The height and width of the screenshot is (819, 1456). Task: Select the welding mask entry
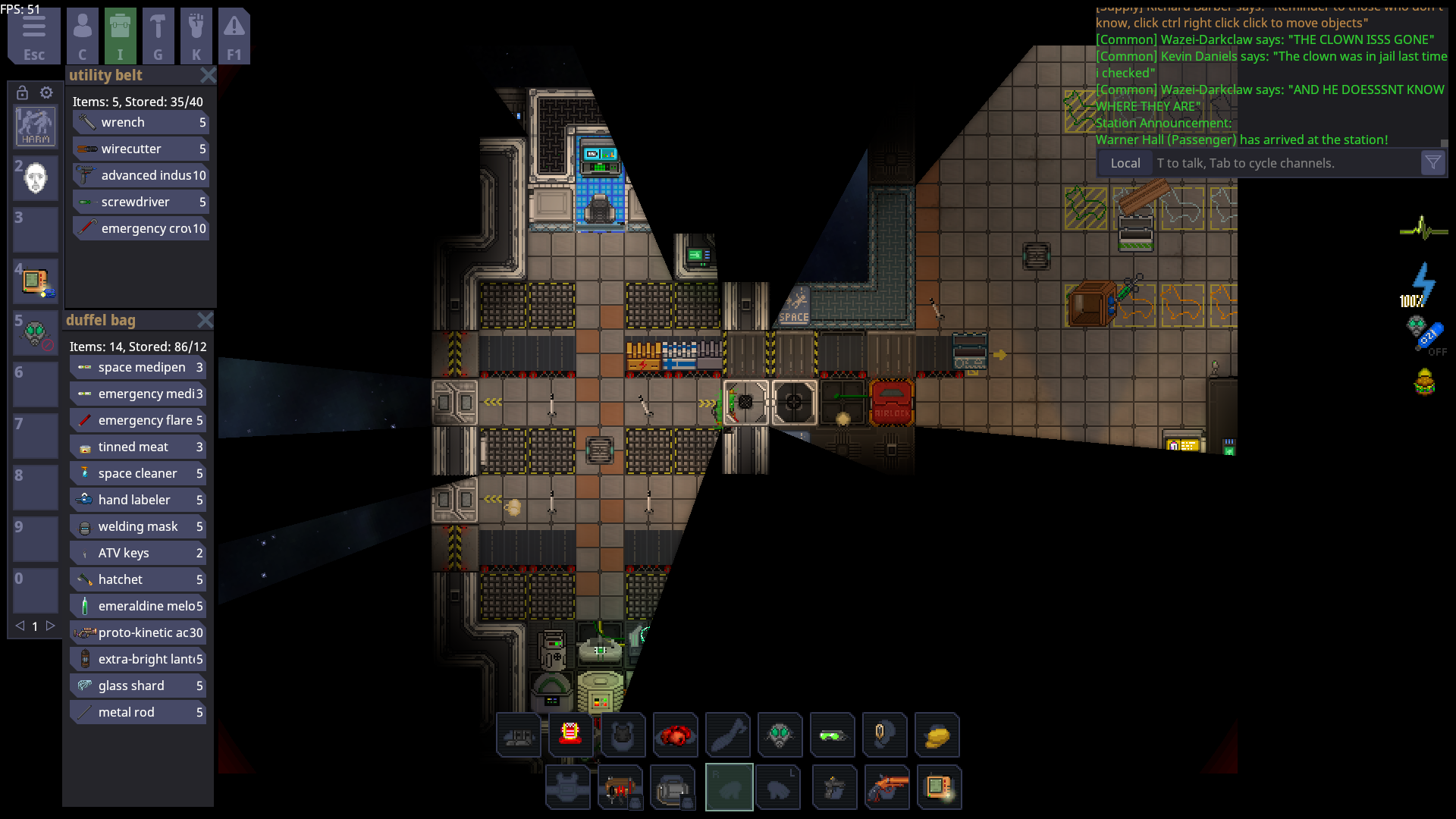138,526
